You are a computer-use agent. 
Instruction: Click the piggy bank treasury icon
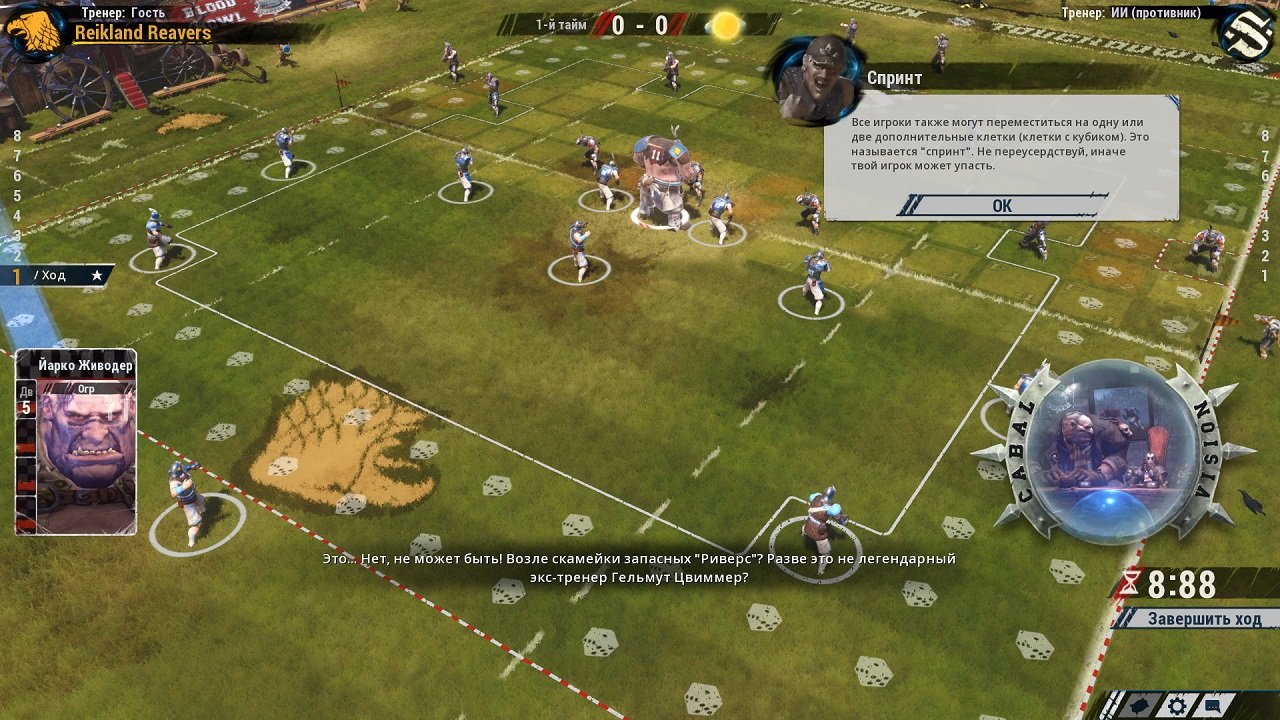click(x=1139, y=705)
